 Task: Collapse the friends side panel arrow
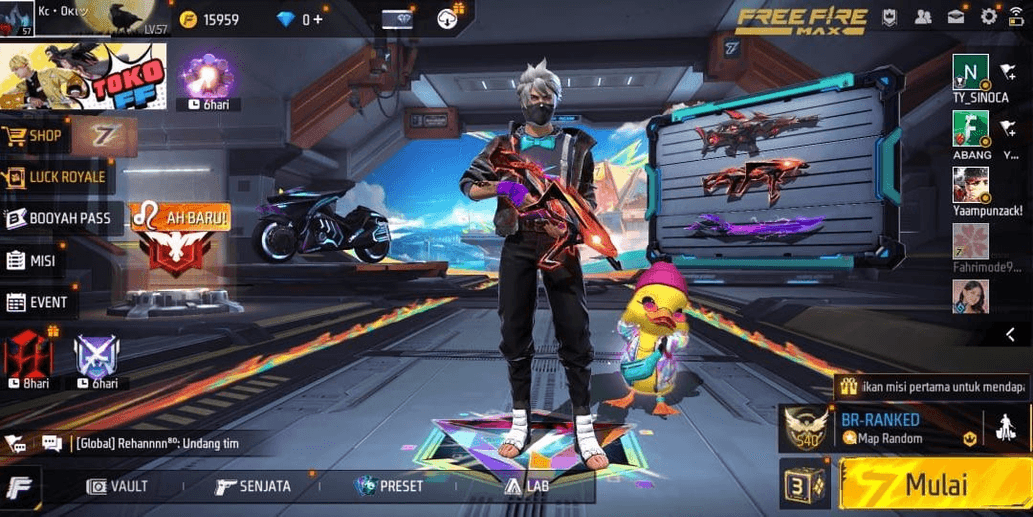point(1011,335)
